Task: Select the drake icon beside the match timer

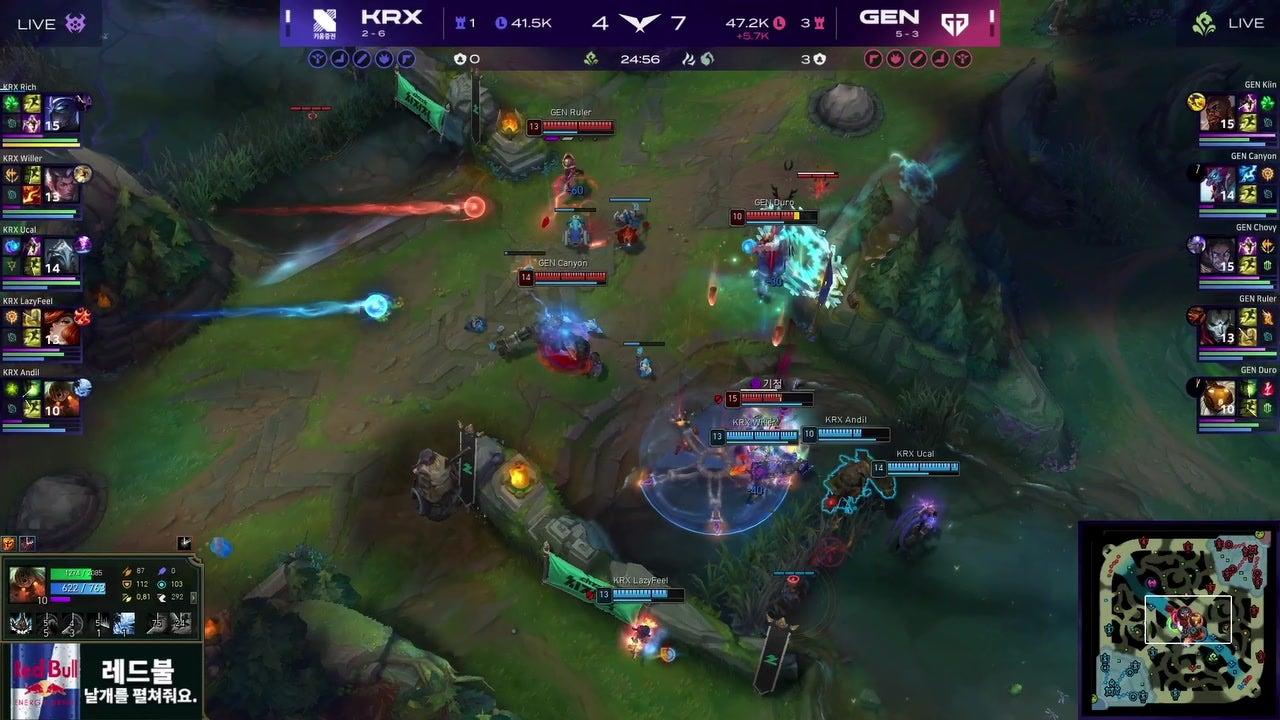Action: click(x=589, y=57)
